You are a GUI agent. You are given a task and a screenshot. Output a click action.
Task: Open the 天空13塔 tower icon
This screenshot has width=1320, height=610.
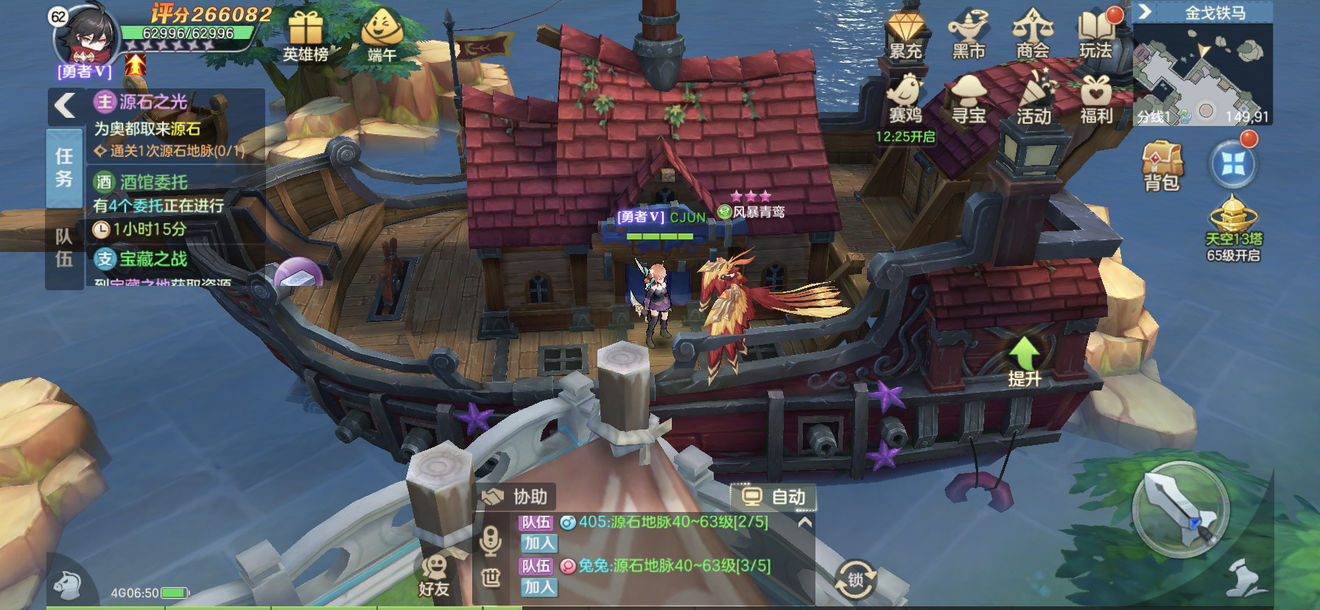[1233, 226]
